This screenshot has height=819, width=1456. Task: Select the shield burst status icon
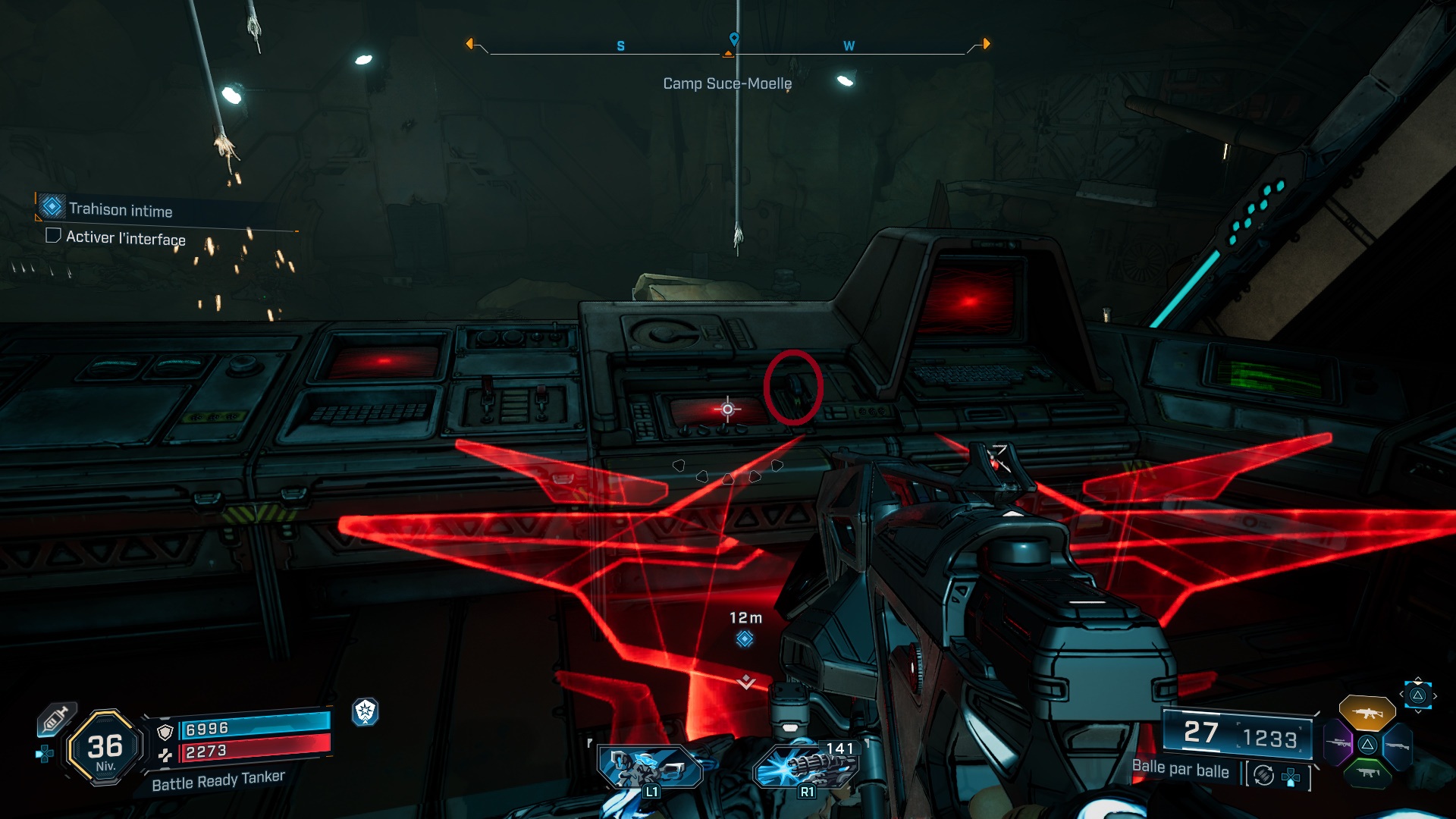pyautogui.click(x=366, y=711)
